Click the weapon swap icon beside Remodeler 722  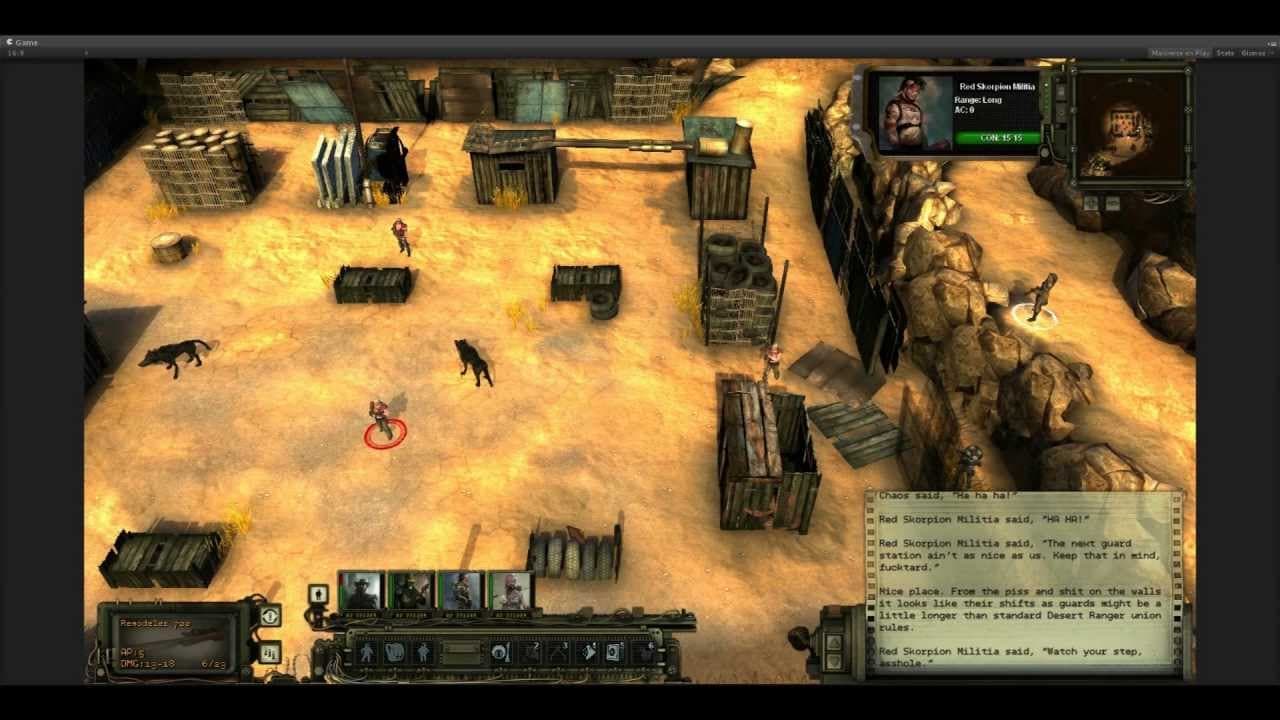click(270, 616)
